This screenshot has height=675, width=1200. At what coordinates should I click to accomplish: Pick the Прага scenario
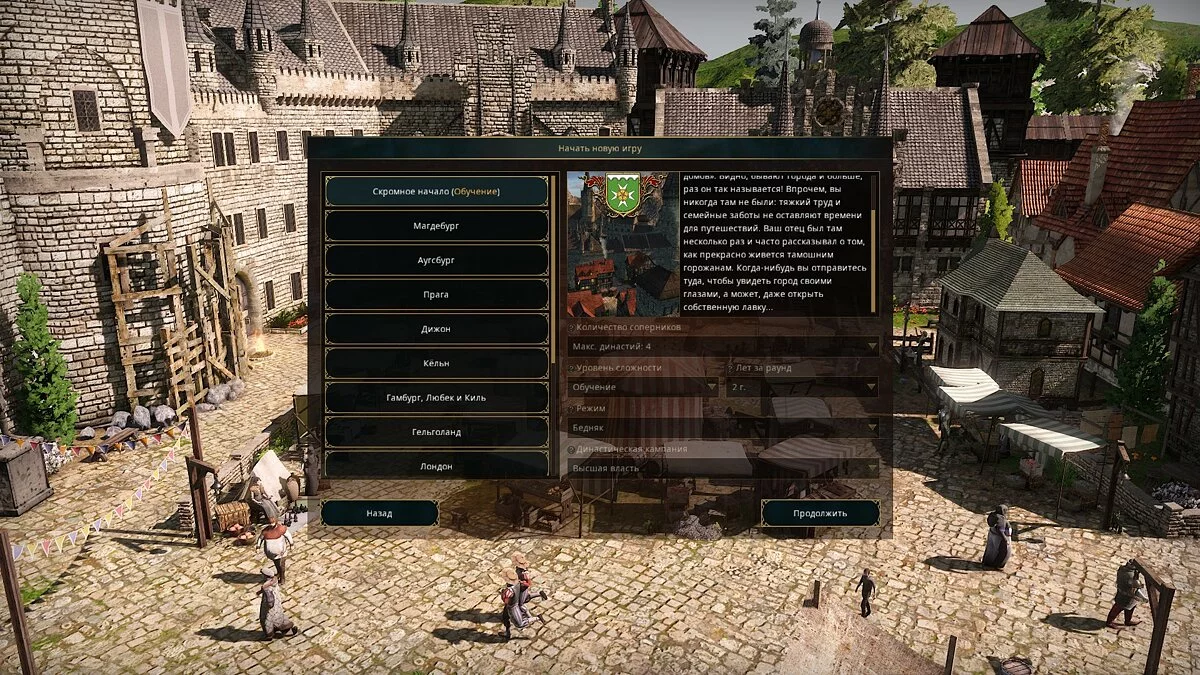[x=436, y=295]
